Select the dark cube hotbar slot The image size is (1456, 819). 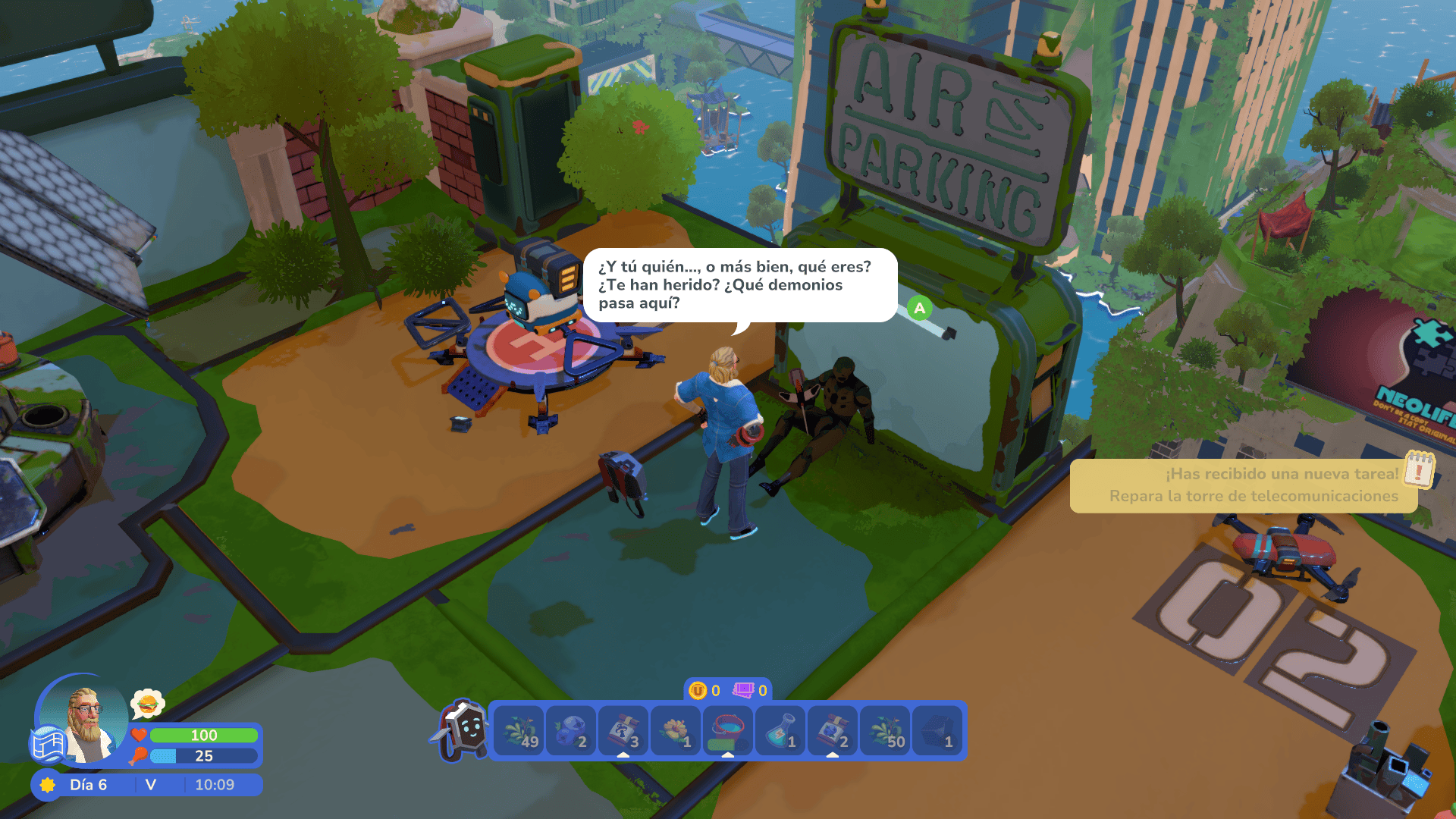tap(937, 731)
